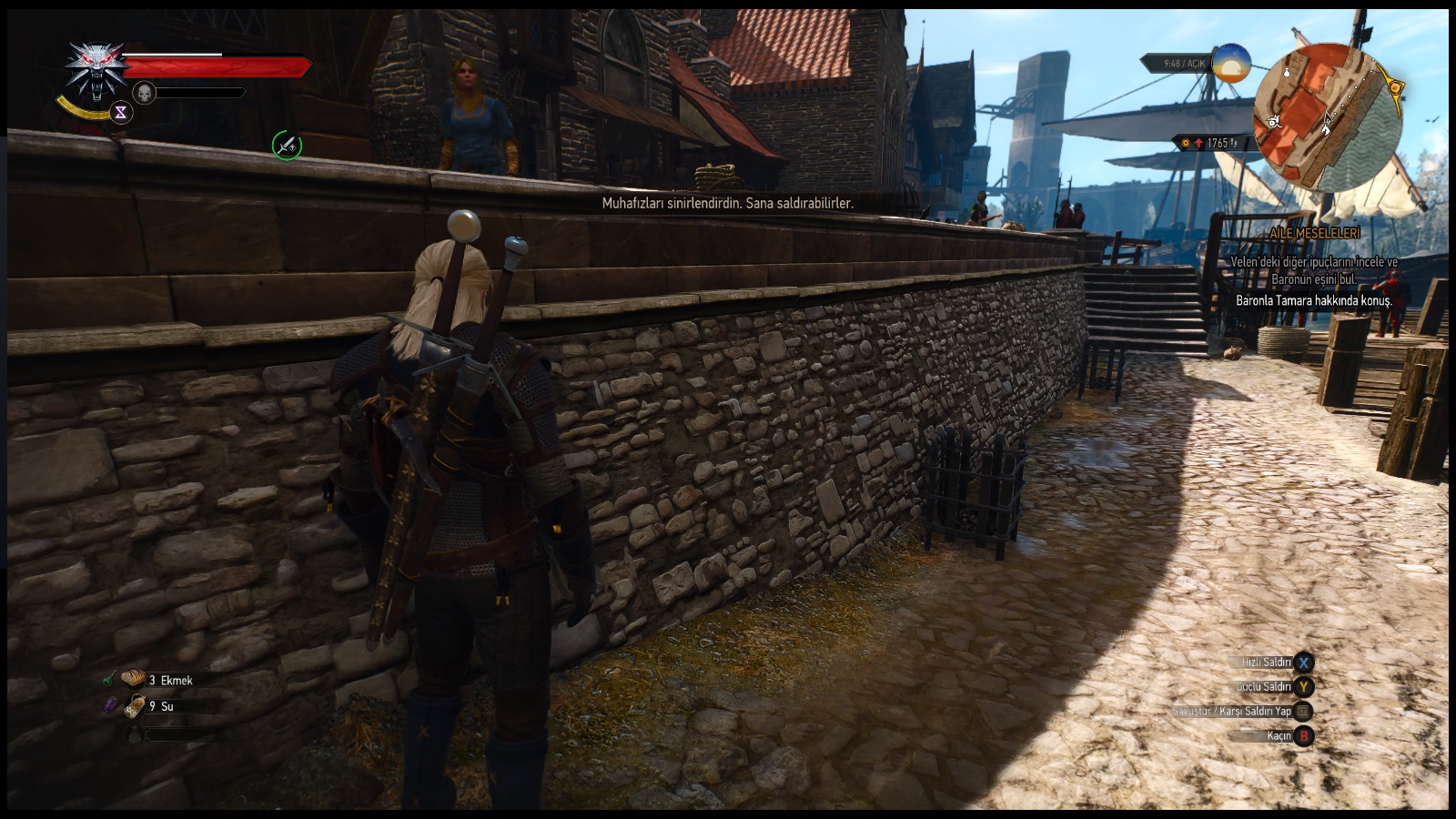1456x819 pixels.
Task: Open the Aile Meseleleri quest tracker
Action: coord(1315,234)
